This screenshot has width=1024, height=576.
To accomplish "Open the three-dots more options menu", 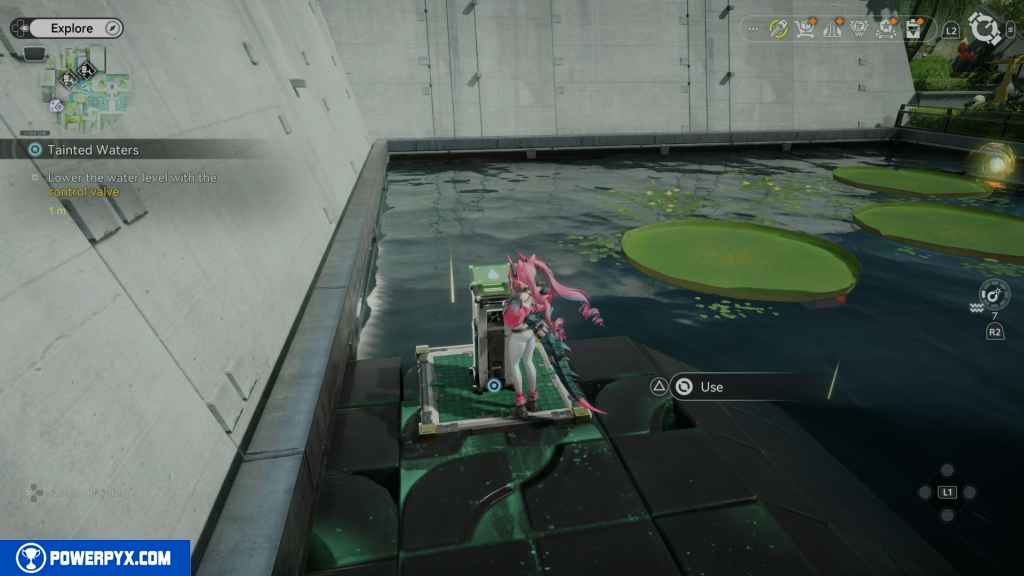I will [753, 29].
